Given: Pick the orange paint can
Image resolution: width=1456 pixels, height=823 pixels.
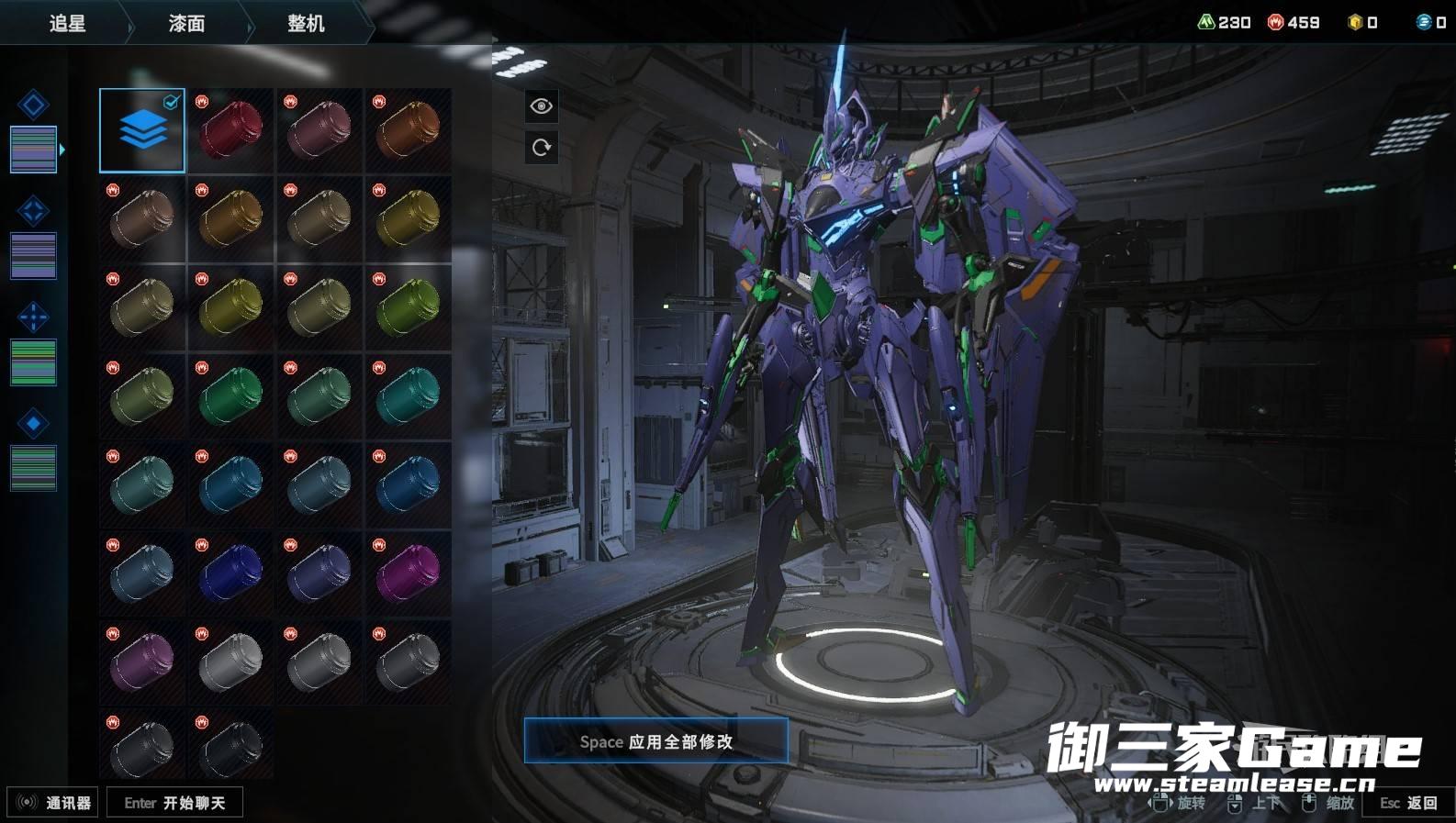Looking at the screenshot, I should 408,130.
